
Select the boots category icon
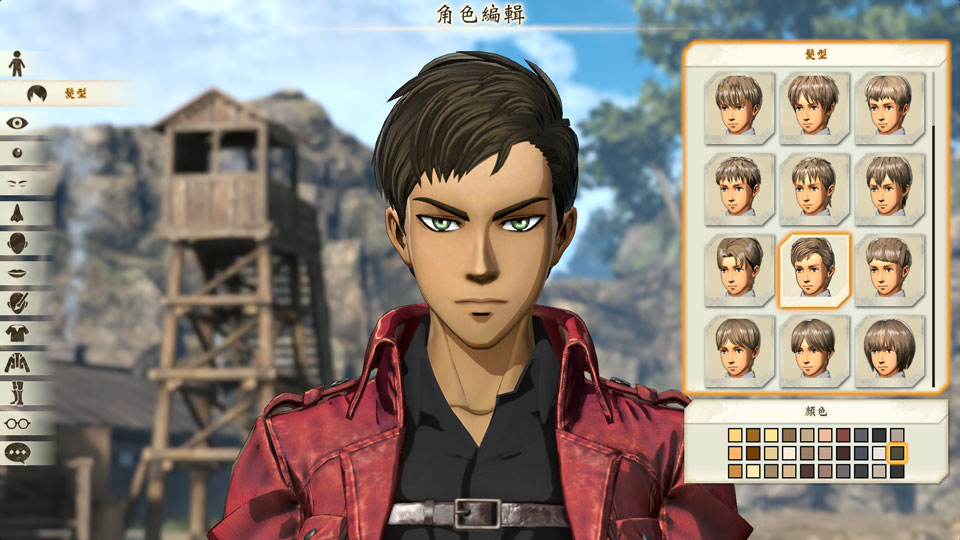[x=17, y=392]
